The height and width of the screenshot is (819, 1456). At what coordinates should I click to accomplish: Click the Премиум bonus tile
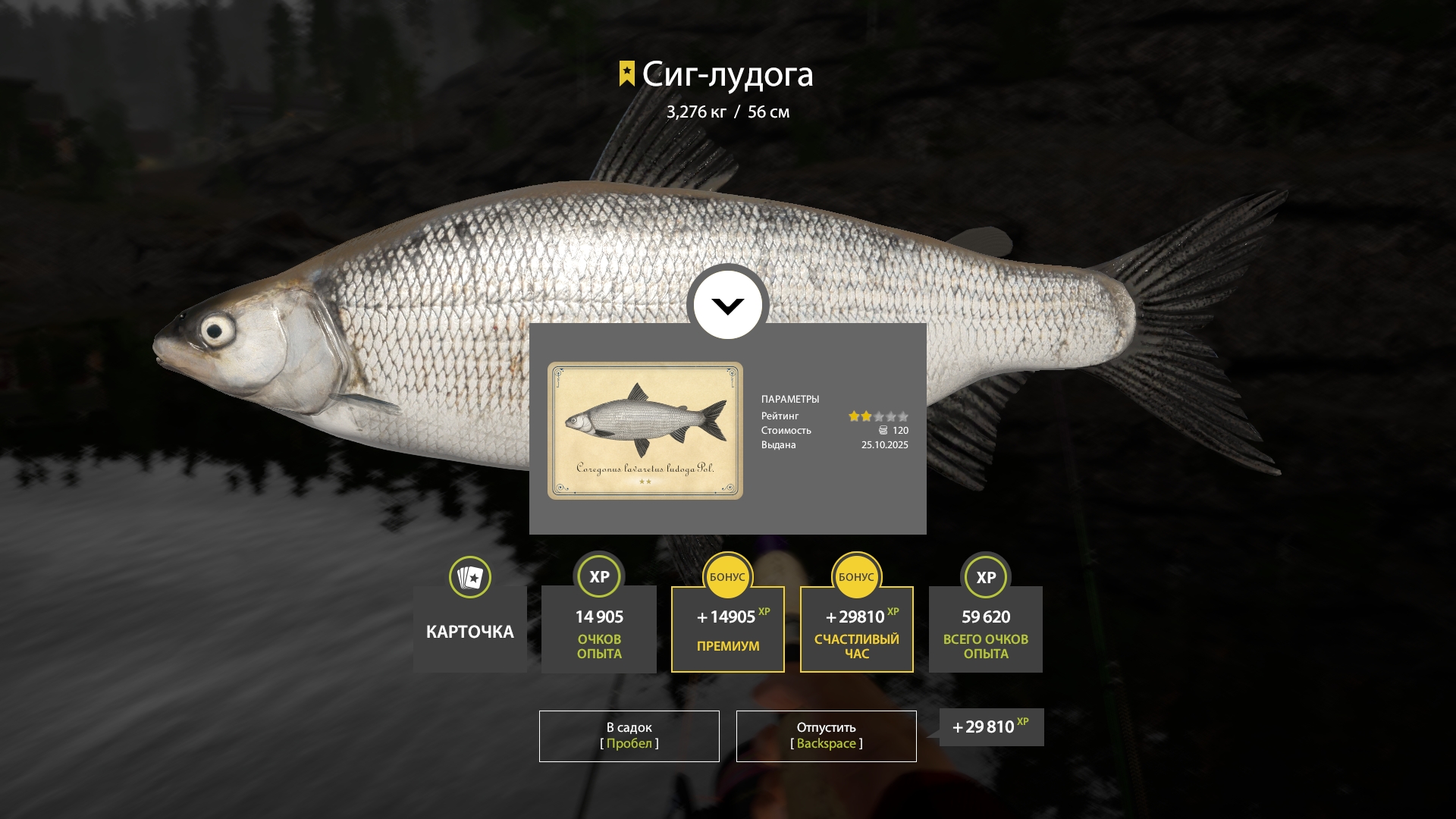[x=727, y=629]
